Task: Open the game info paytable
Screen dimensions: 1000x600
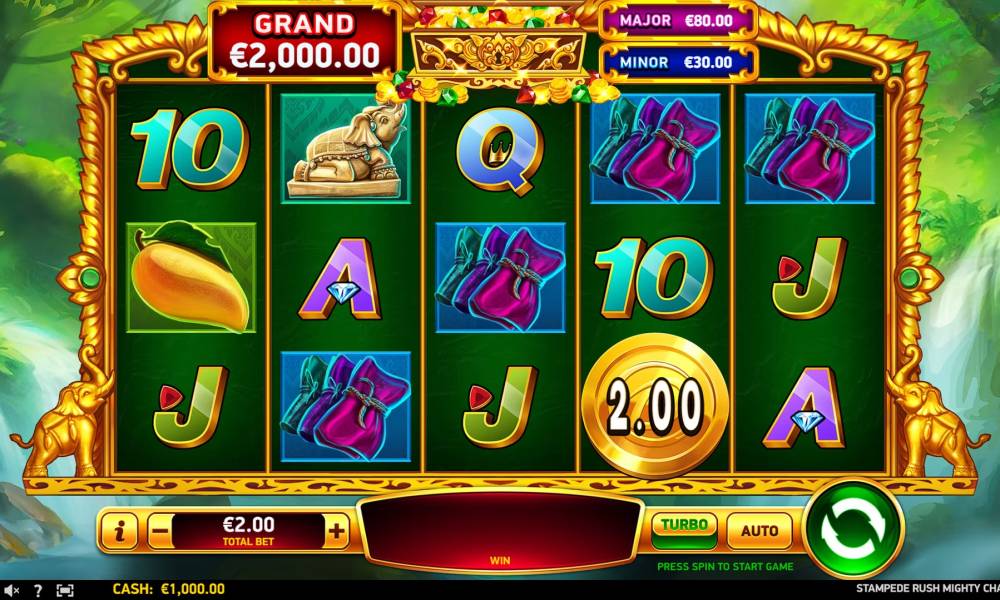Action: (119, 532)
